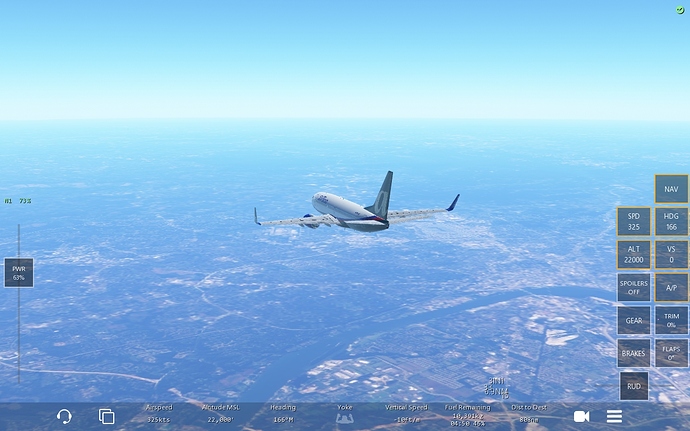Choose the VS vertical speed button
690x431 pixels.
point(671,254)
